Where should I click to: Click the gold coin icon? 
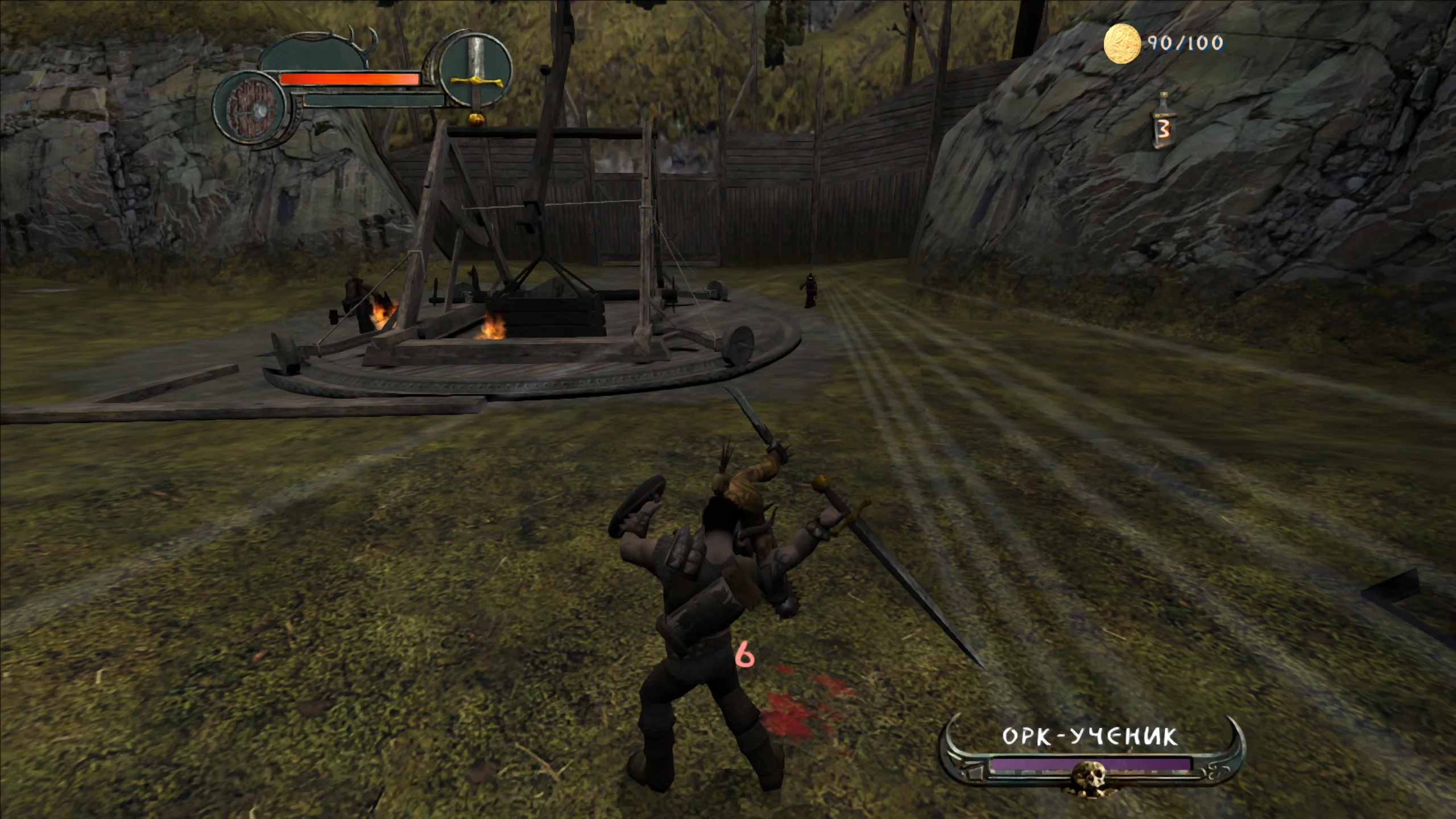(x=1122, y=44)
